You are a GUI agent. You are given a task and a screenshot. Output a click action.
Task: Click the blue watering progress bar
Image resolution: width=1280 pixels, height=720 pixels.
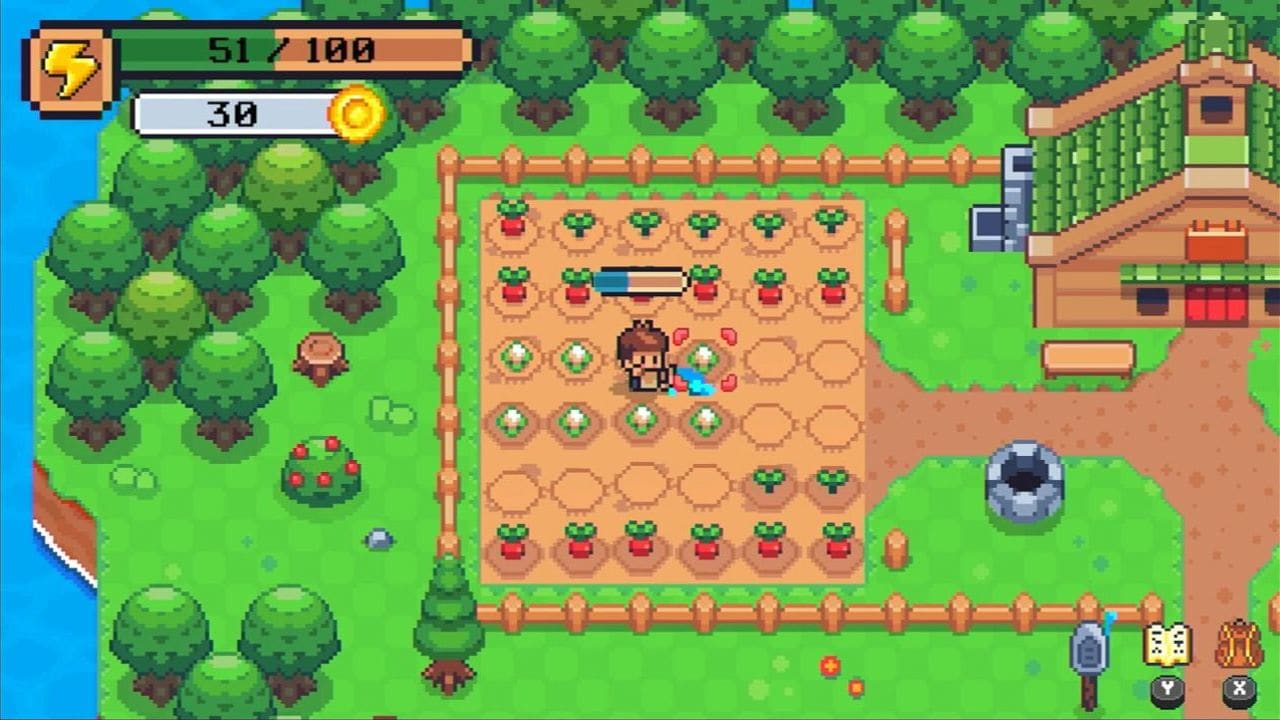tap(643, 280)
